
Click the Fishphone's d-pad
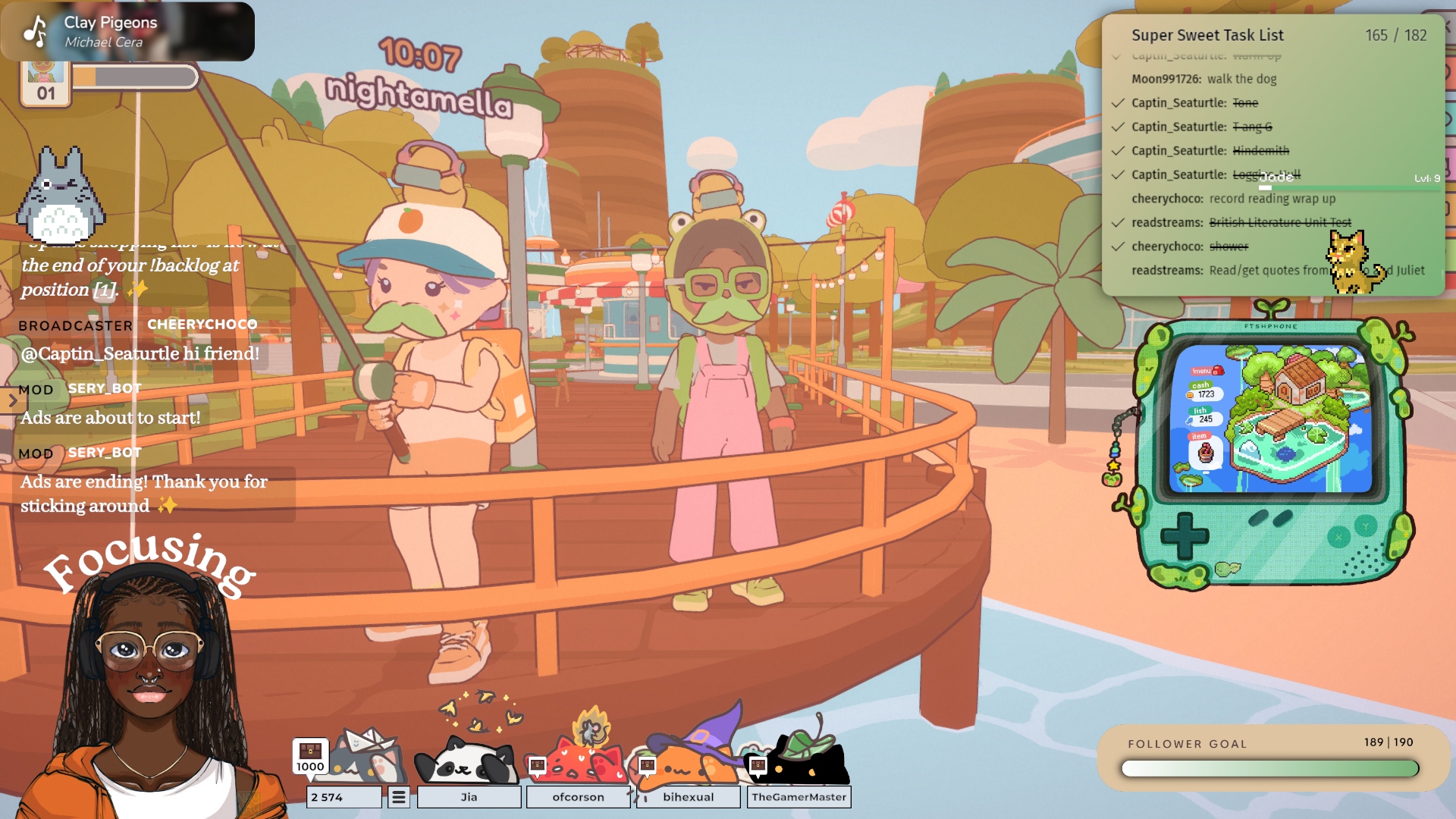(x=1185, y=536)
